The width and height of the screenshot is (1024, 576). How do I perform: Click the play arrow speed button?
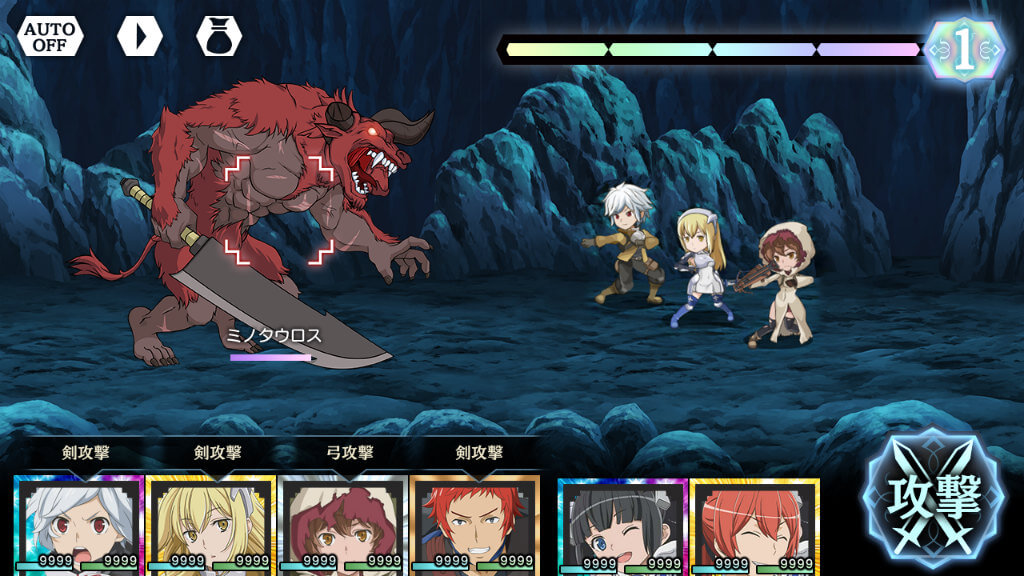pyautogui.click(x=139, y=36)
